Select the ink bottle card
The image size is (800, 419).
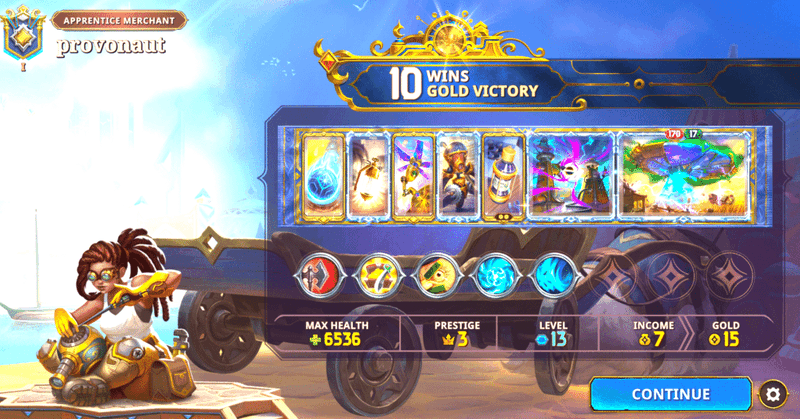502,176
